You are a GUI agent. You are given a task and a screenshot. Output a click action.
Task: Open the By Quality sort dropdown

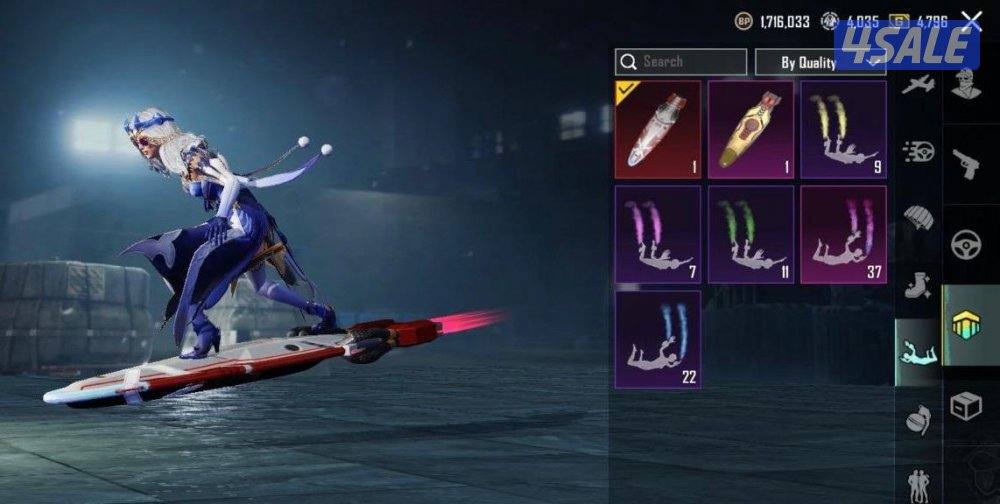(x=819, y=62)
